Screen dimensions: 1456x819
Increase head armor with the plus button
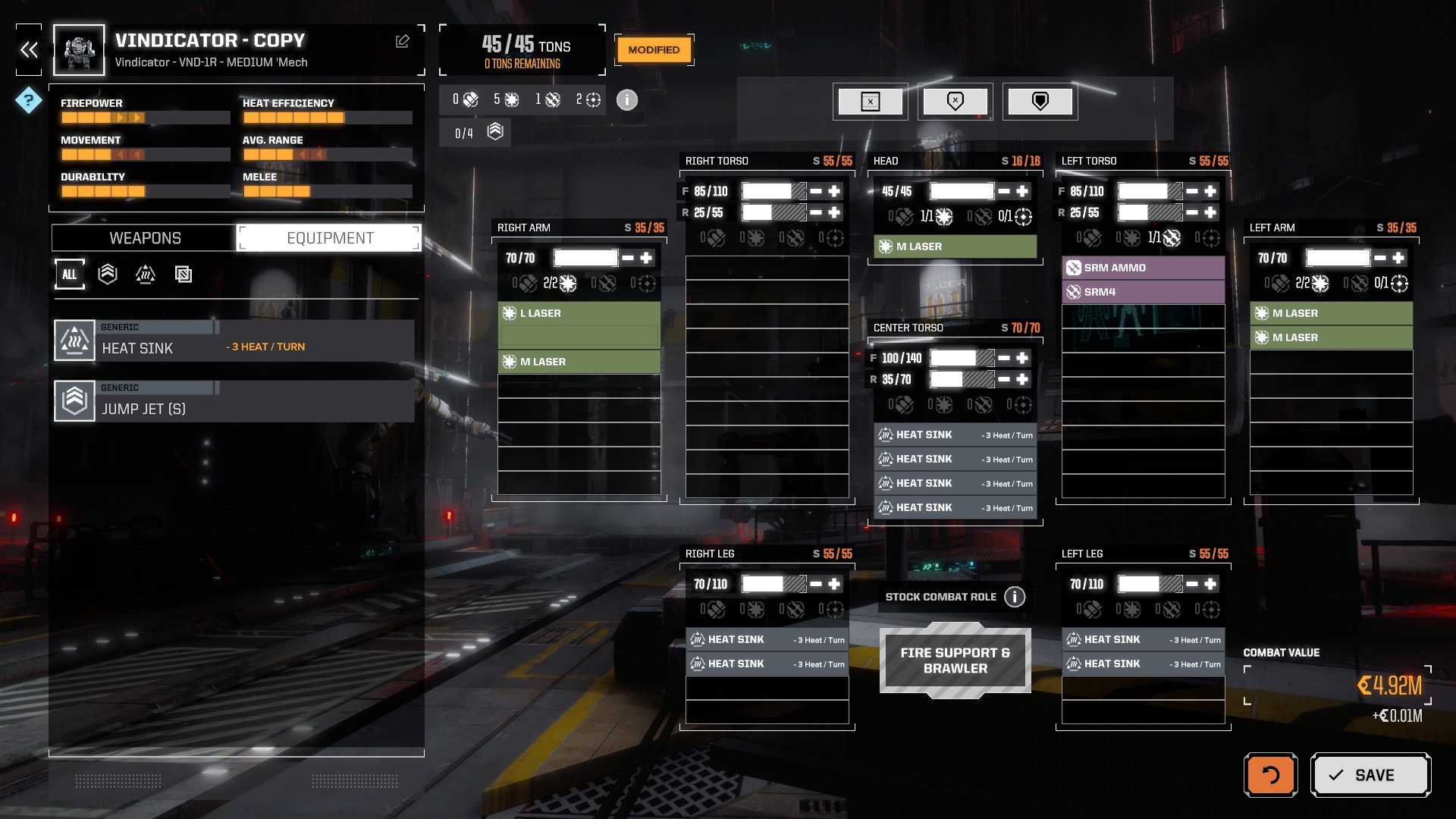tap(1022, 191)
